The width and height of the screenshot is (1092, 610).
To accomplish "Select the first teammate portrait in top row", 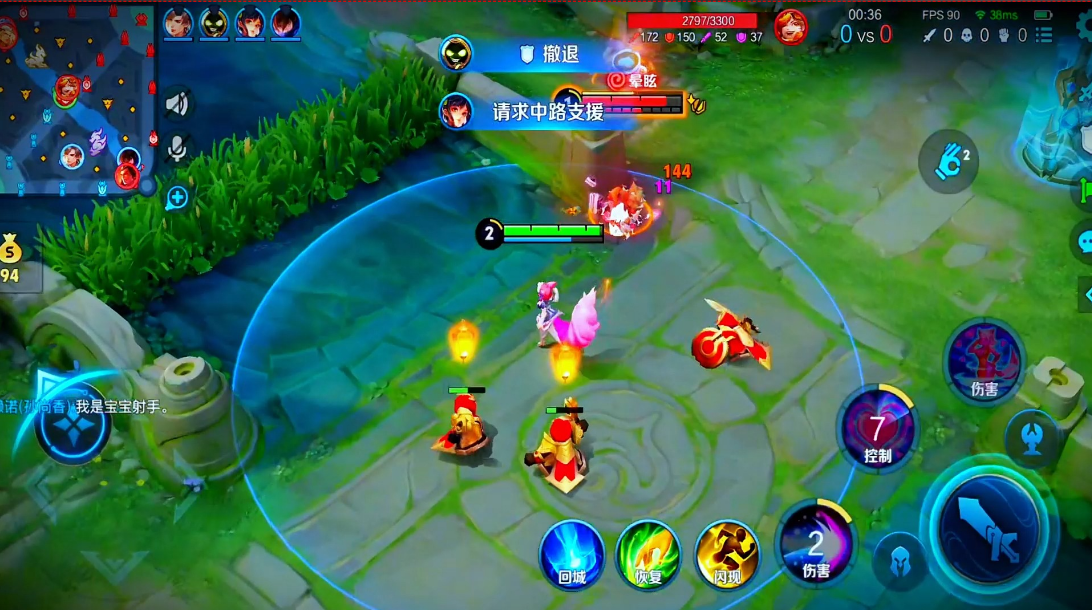I will (x=178, y=22).
